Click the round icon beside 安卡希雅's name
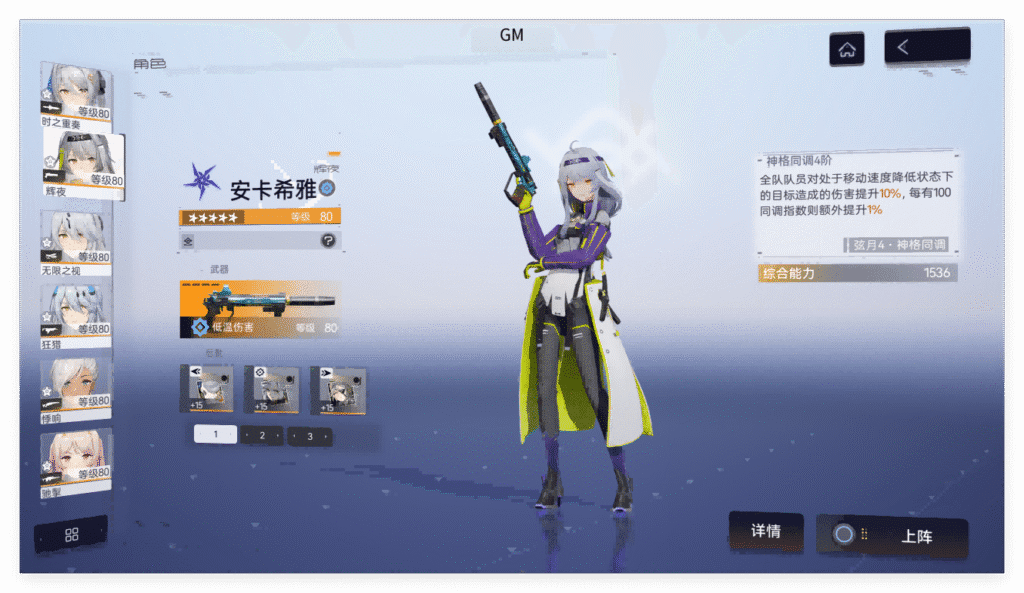This screenshot has height=593, width=1024. pyautogui.click(x=327, y=187)
